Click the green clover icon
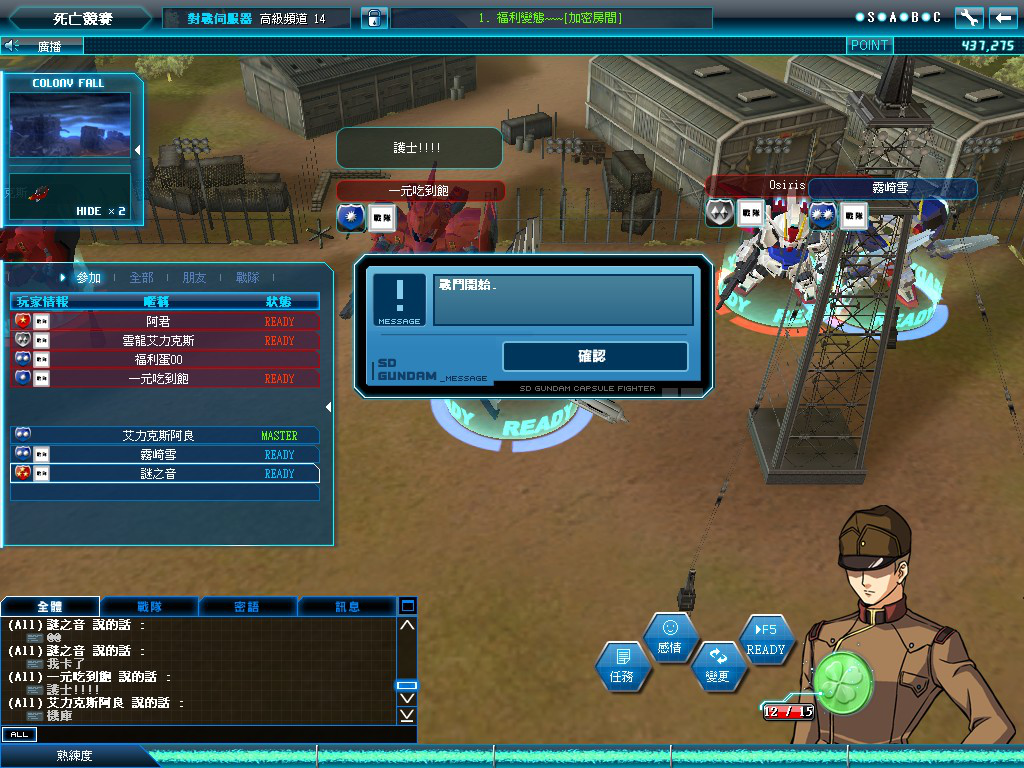The width and height of the screenshot is (1024, 768). point(842,683)
